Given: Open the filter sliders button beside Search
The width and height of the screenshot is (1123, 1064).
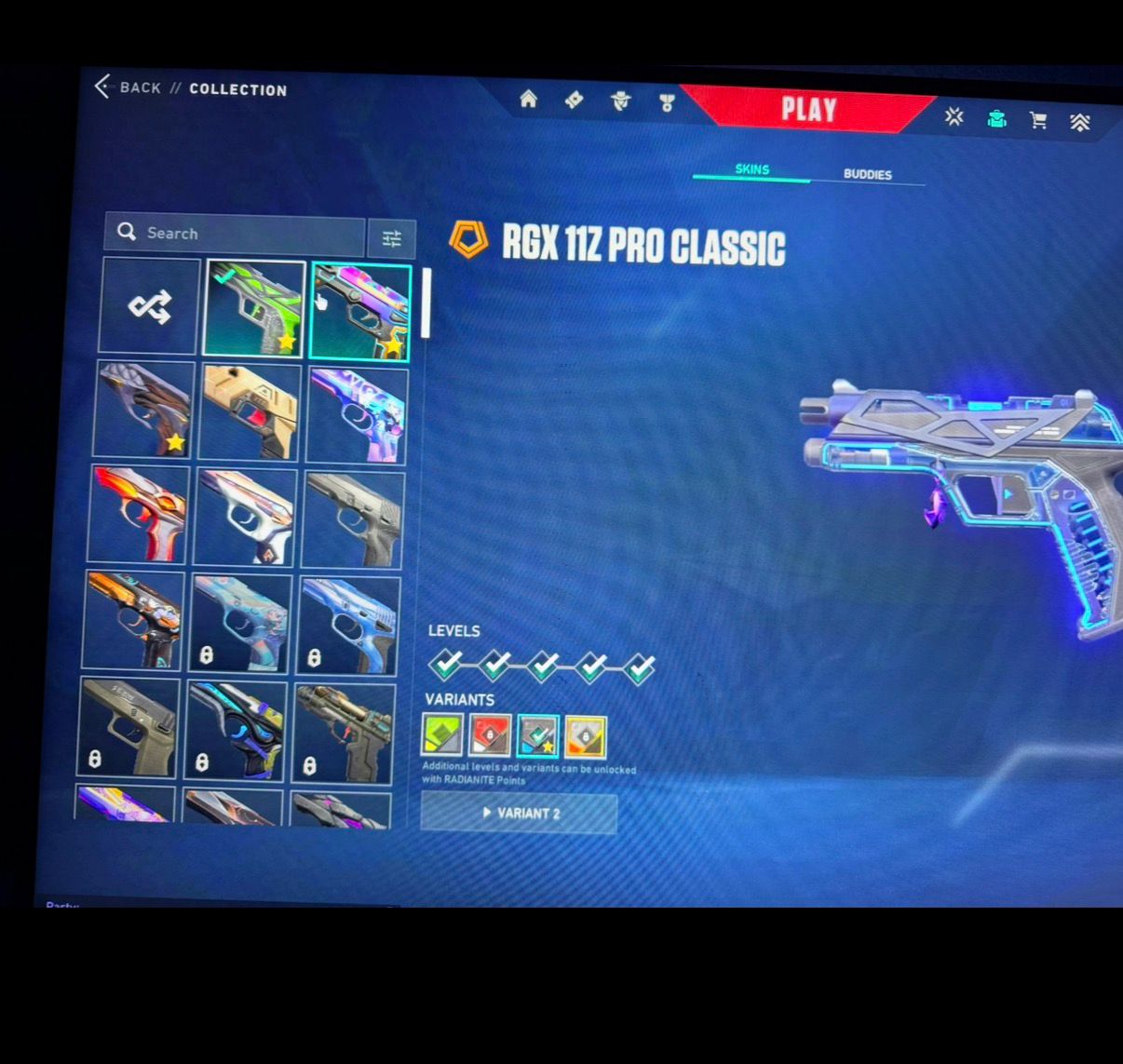Looking at the screenshot, I should pos(391,239).
